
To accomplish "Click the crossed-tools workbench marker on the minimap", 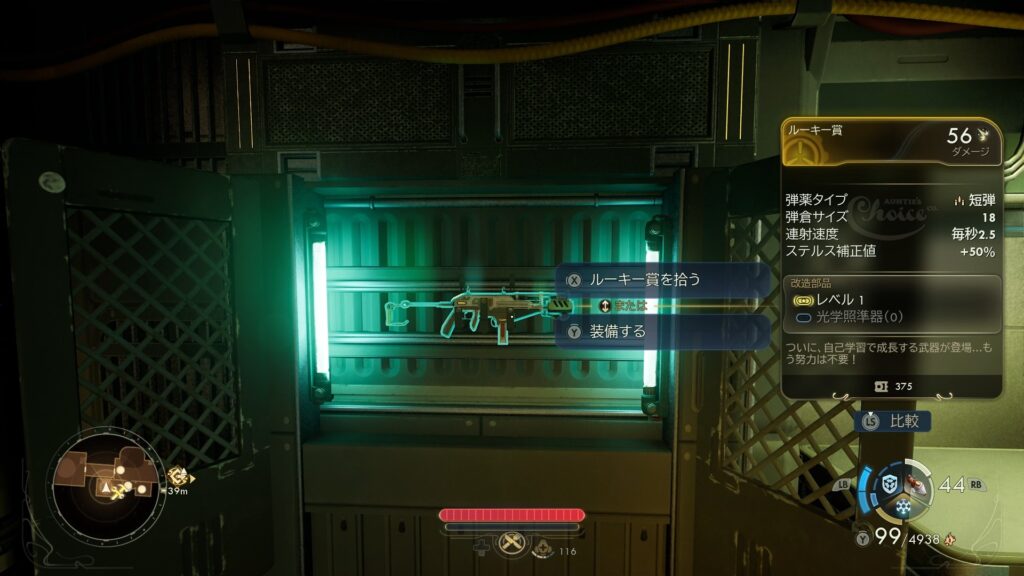I will click(x=121, y=490).
